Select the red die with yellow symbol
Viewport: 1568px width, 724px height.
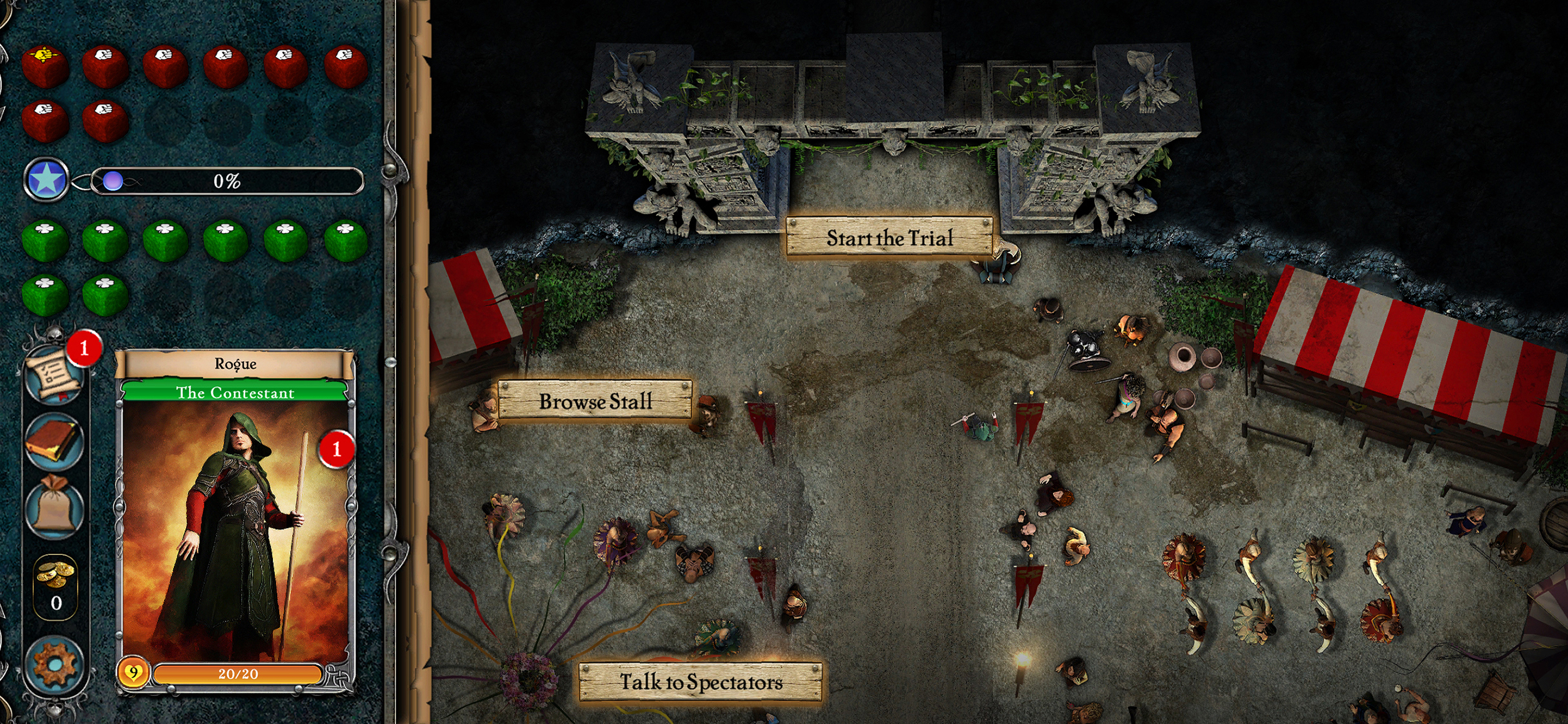(44, 65)
